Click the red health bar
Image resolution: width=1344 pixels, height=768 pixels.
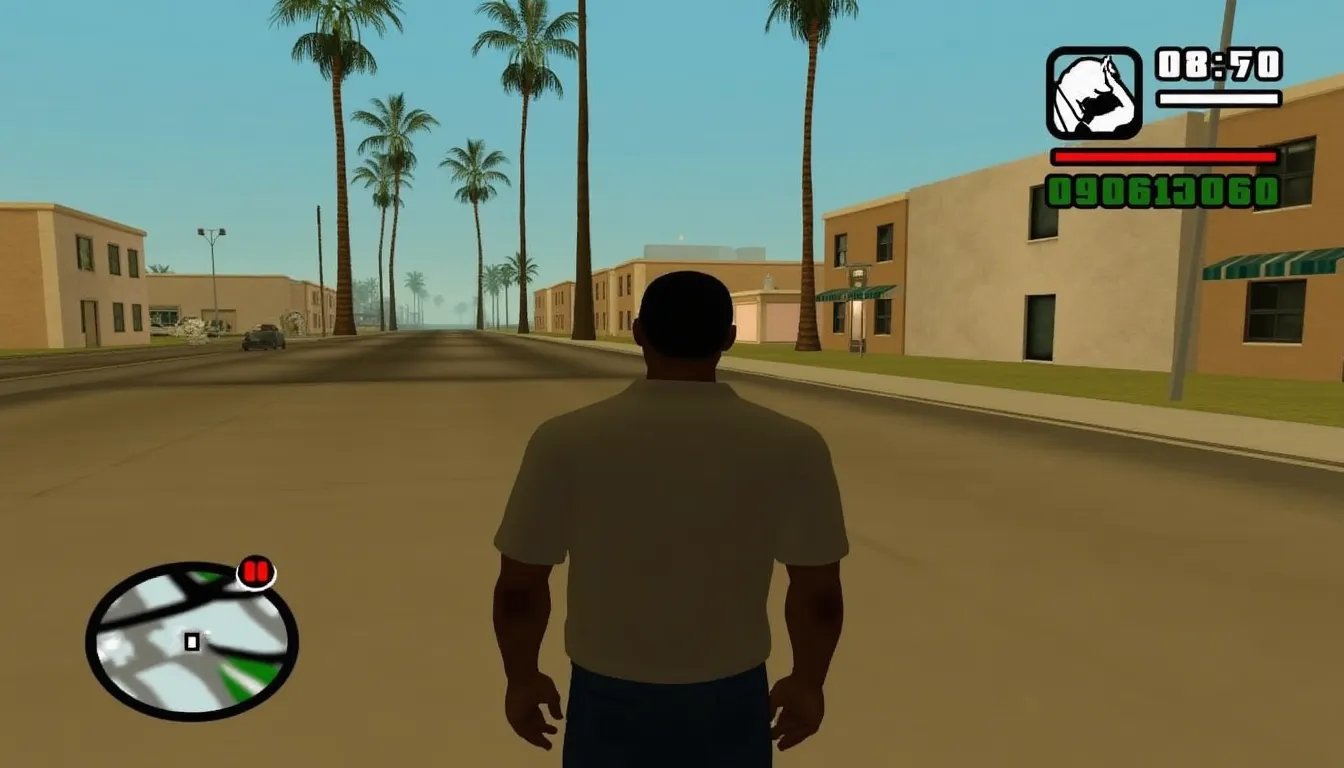[1163, 158]
